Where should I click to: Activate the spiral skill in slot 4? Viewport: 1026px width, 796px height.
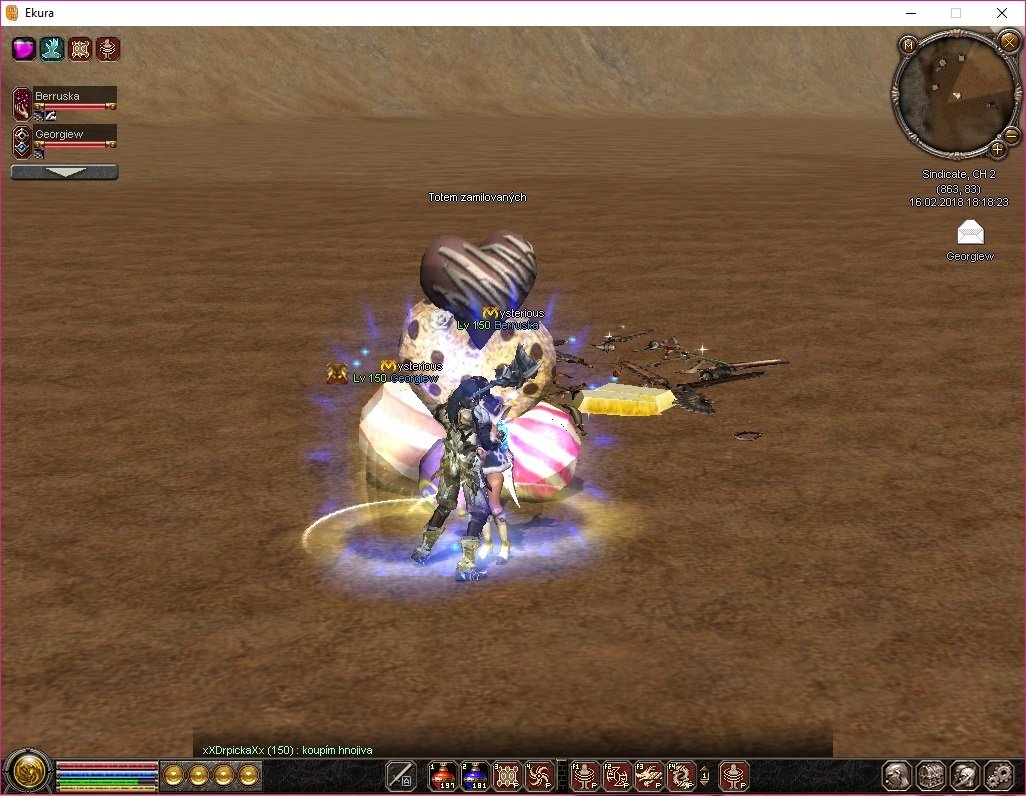click(539, 775)
